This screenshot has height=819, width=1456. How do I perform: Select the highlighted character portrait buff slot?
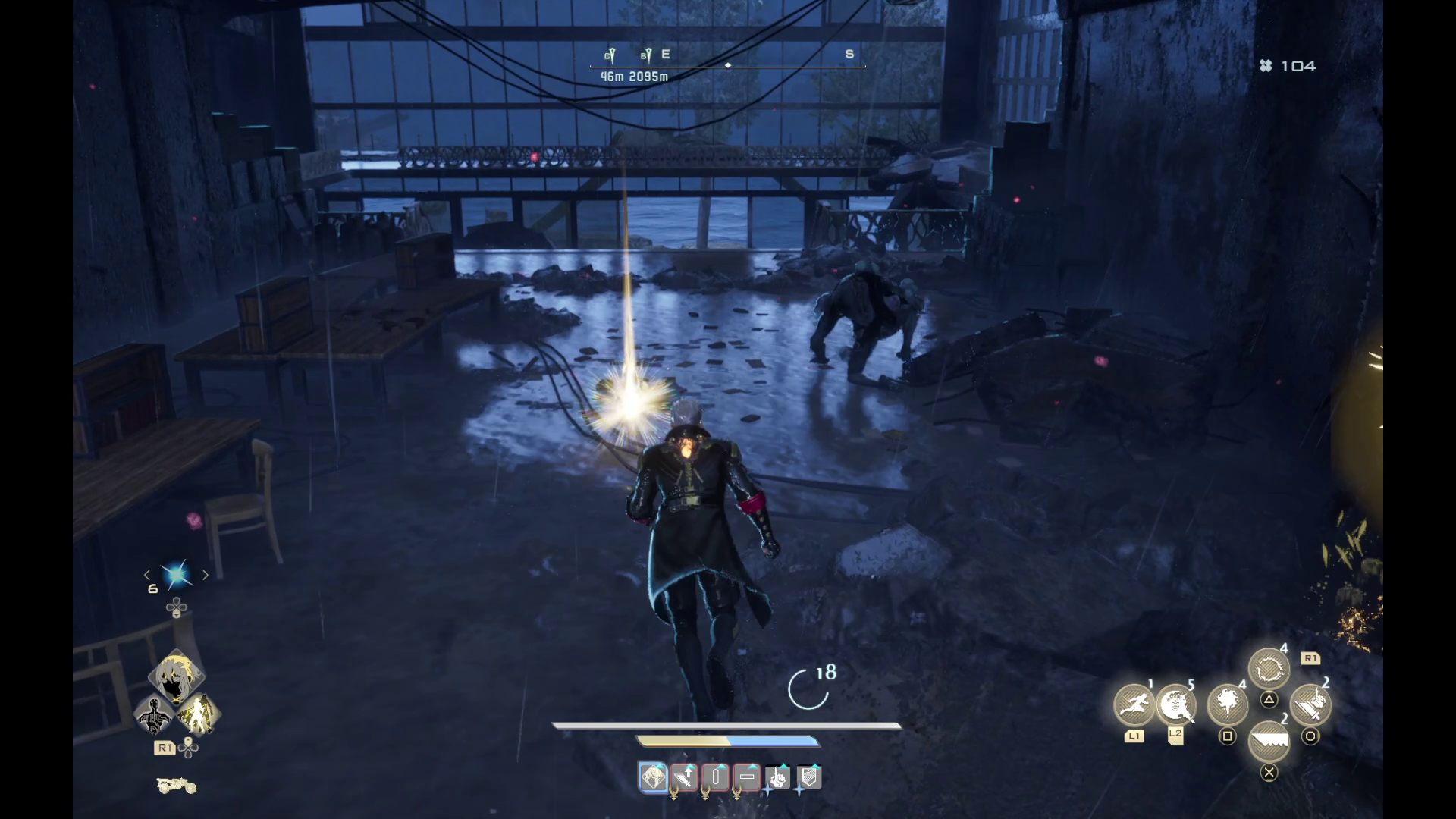pos(653,777)
